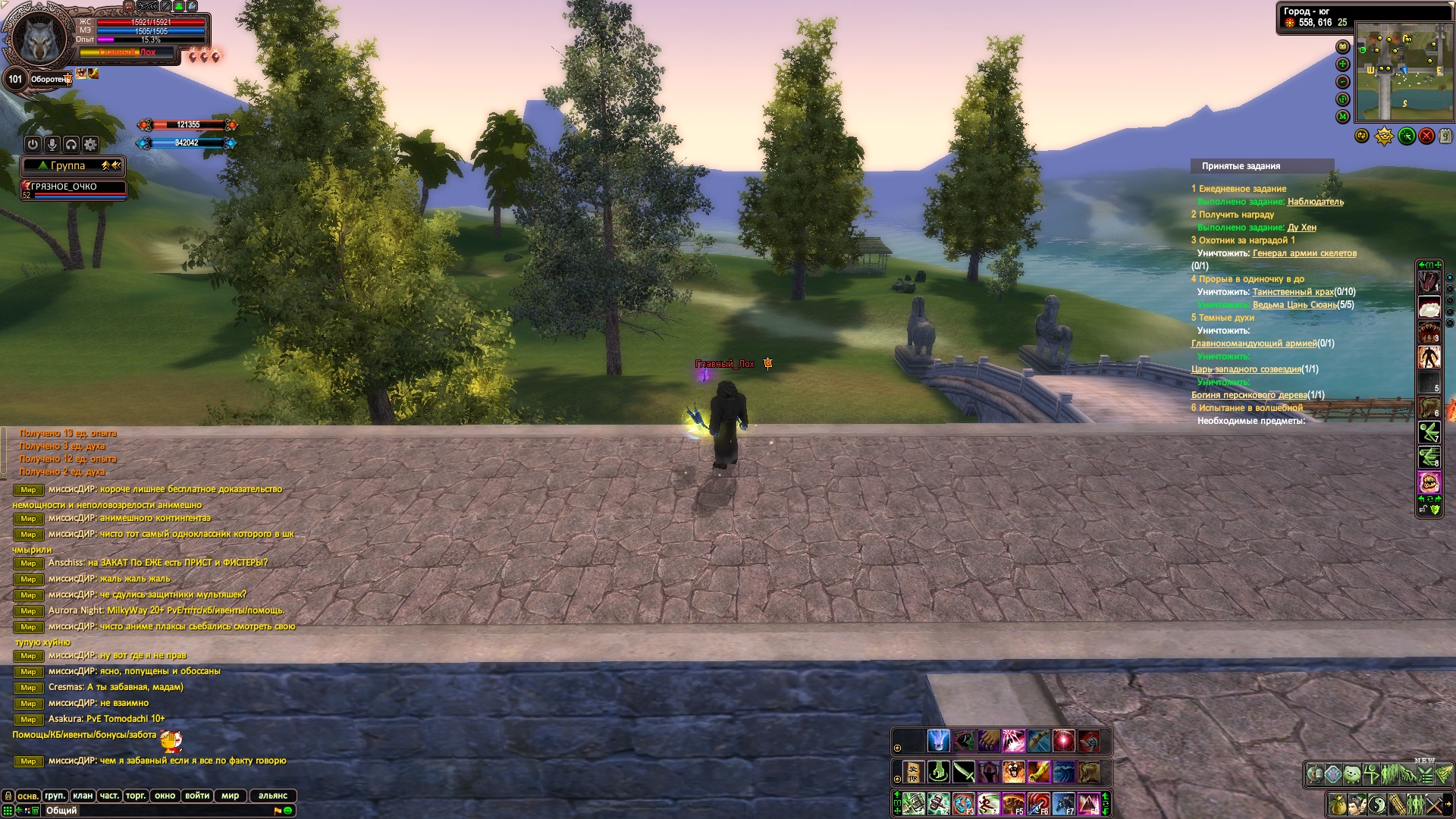
Task: Select the альянс chat tab
Action: pos(272,795)
